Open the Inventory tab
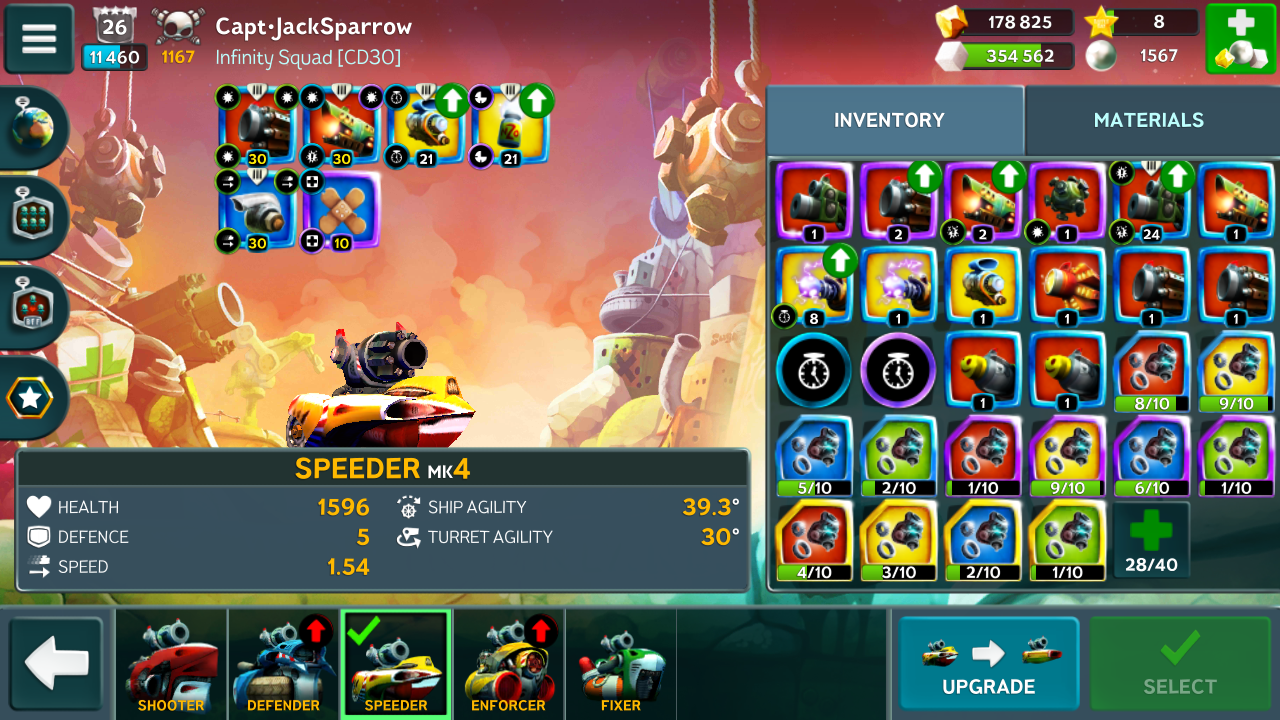 click(x=889, y=120)
